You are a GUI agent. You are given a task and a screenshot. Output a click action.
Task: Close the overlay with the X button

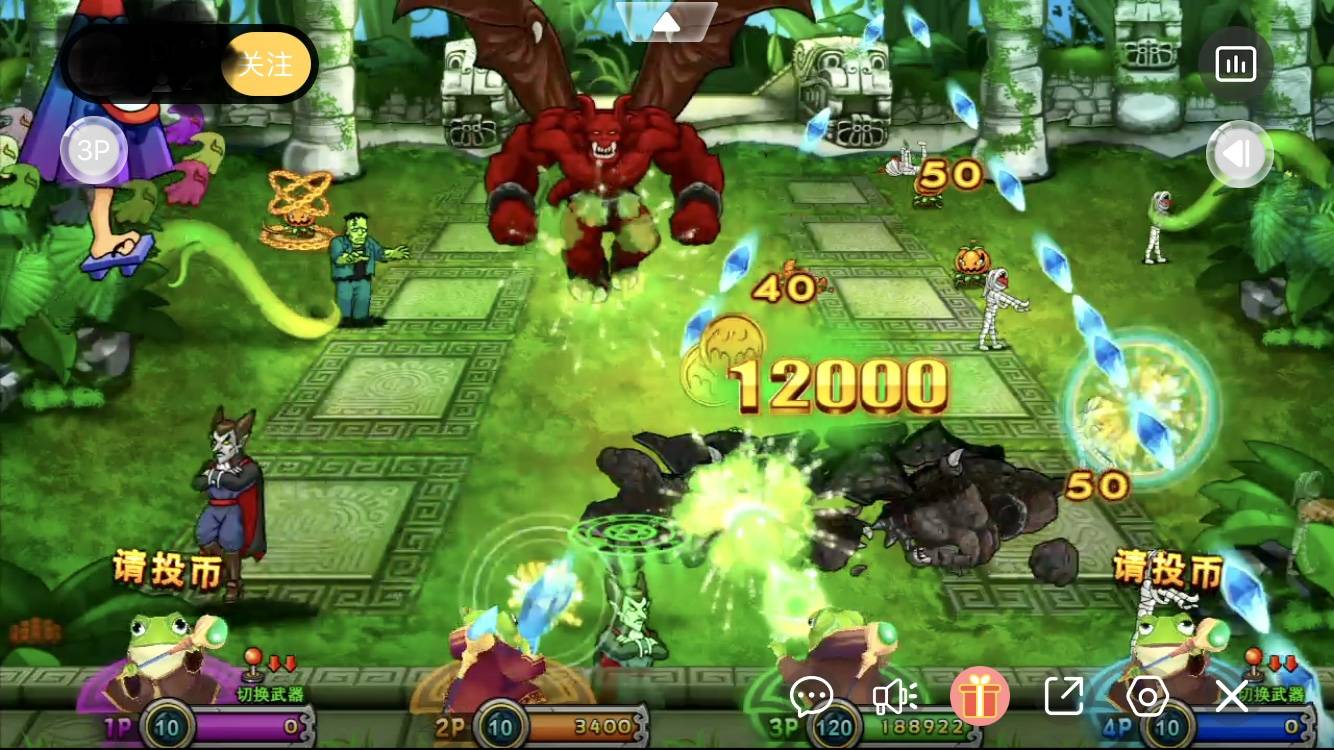click(x=1231, y=695)
